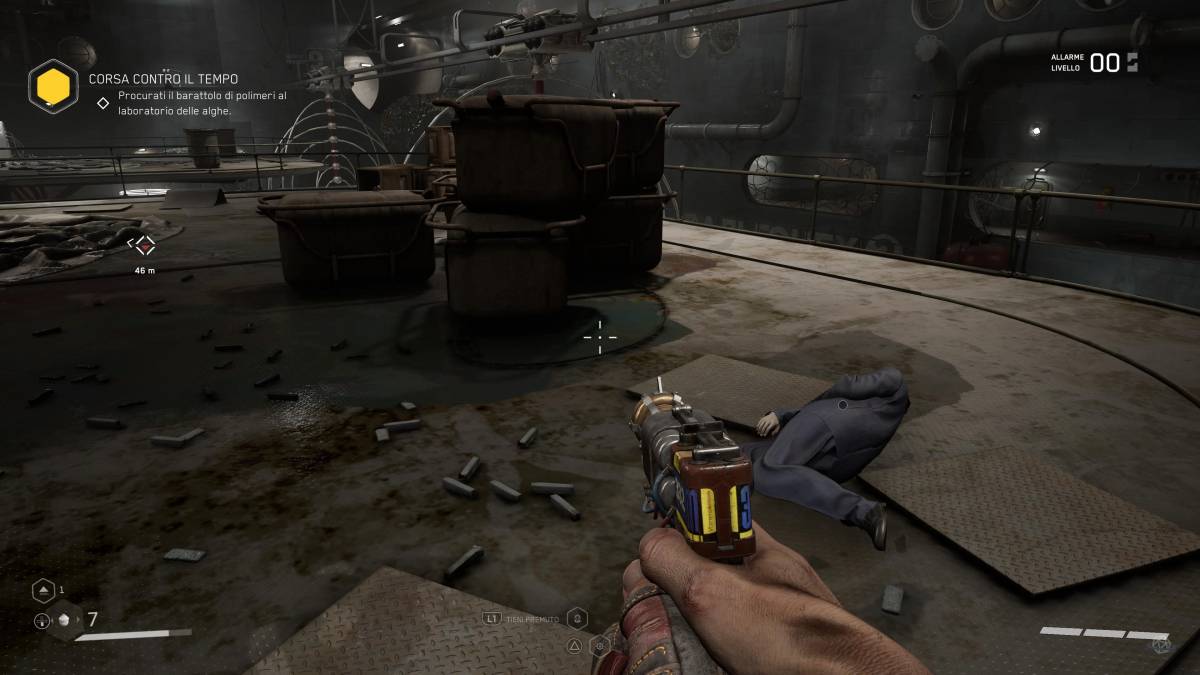This screenshot has height=675, width=1200.
Task: Click the small round cross icon beside the ammo hexagon
Action: click(x=42, y=621)
